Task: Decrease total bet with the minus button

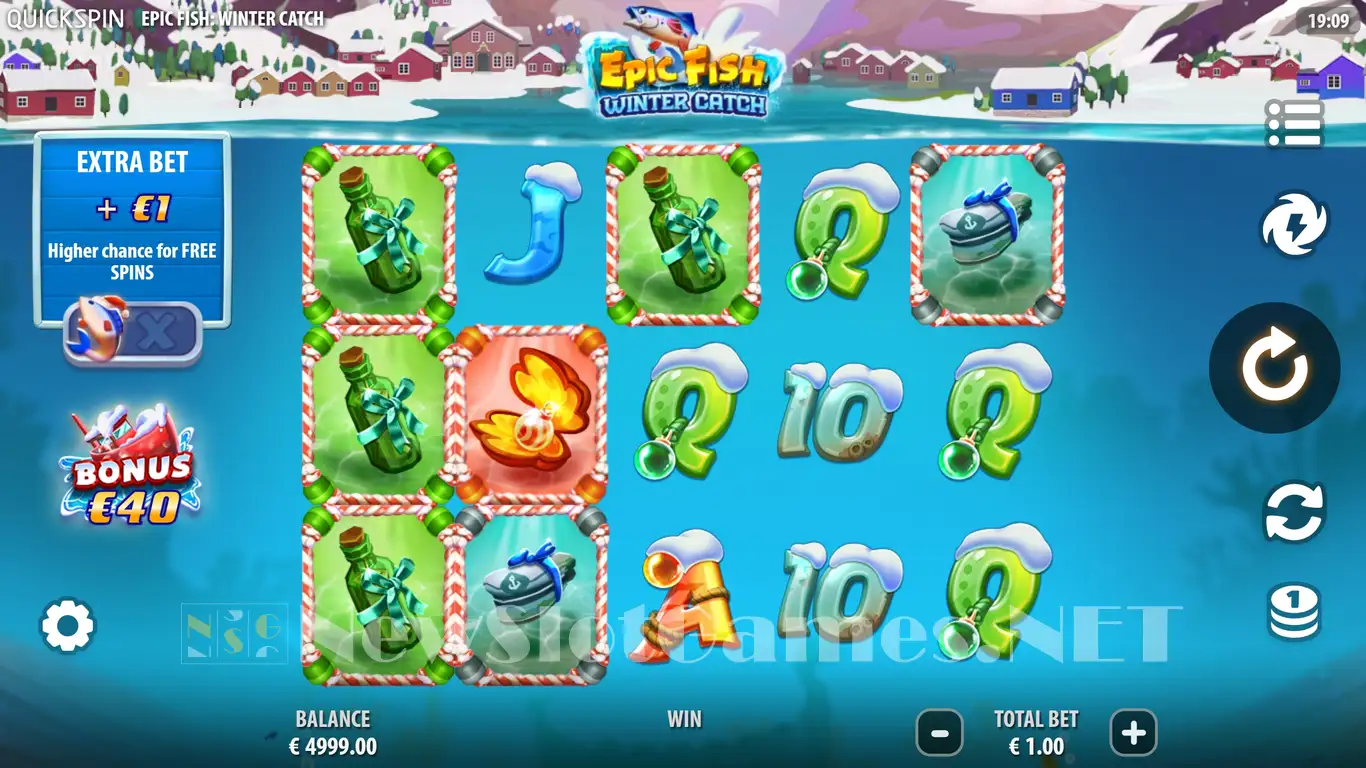Action: coord(940,733)
